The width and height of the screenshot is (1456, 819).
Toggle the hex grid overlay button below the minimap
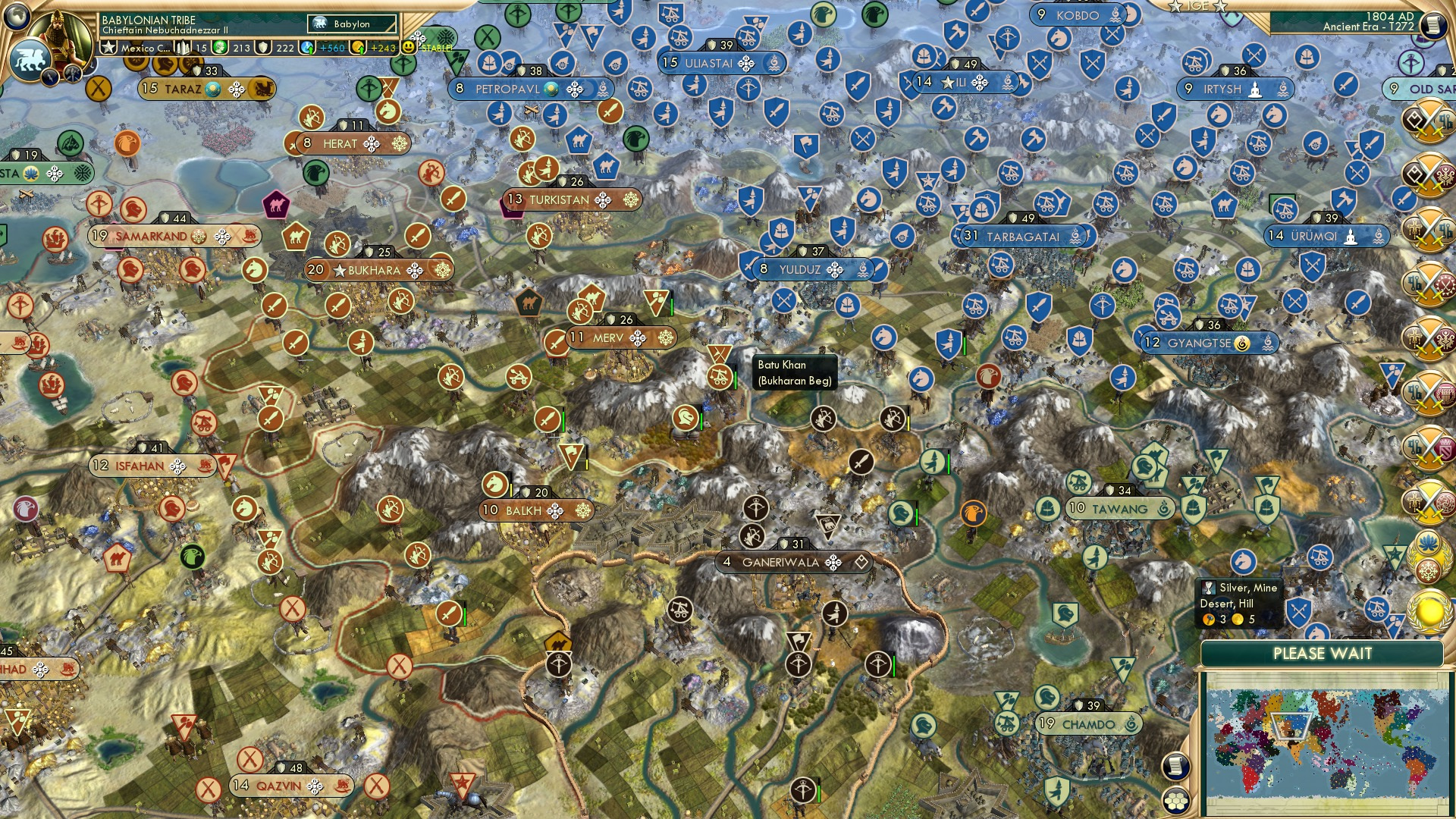(x=1178, y=802)
